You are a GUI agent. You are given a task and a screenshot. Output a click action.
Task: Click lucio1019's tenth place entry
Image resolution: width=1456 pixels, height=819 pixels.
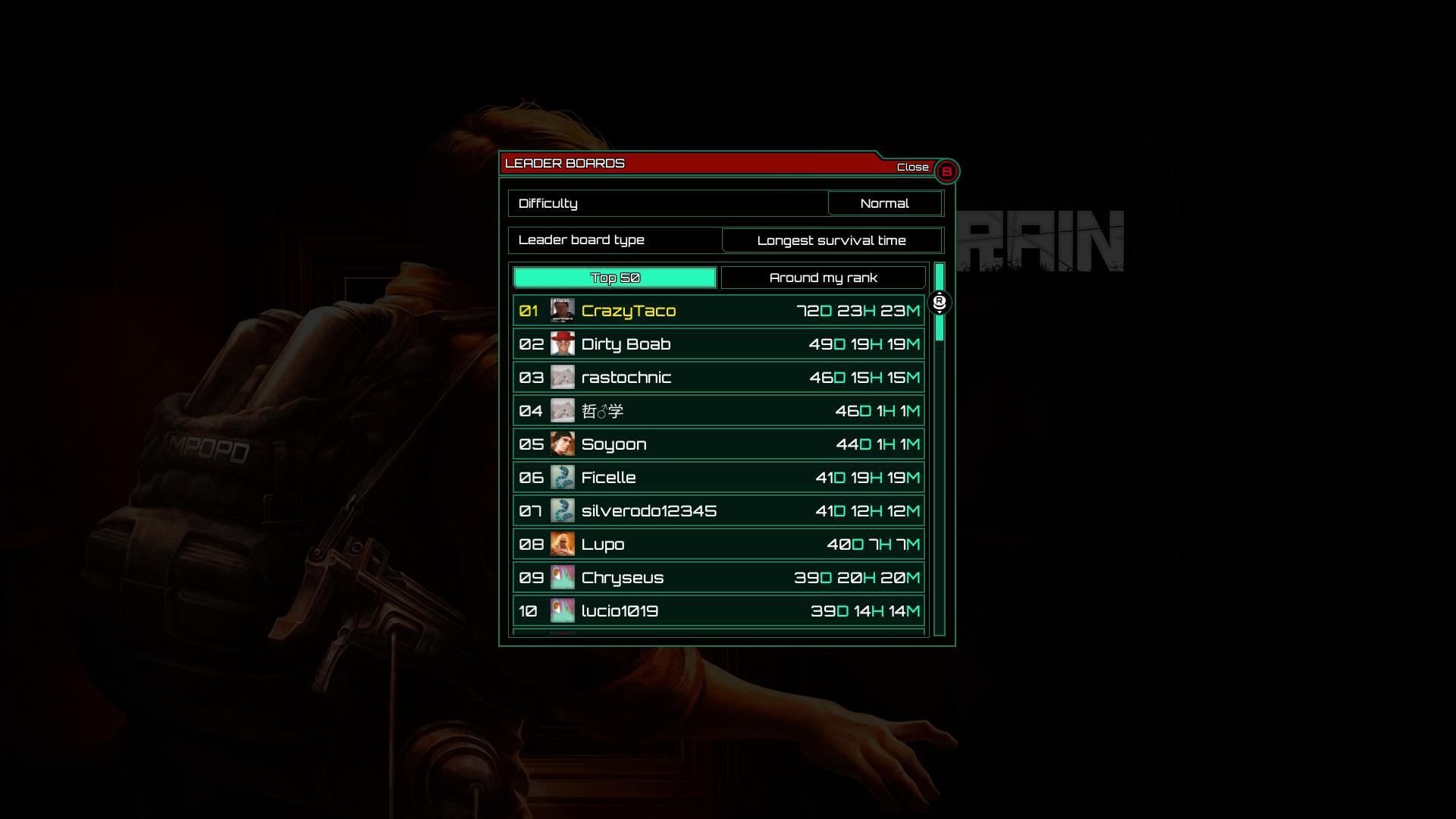tap(718, 611)
